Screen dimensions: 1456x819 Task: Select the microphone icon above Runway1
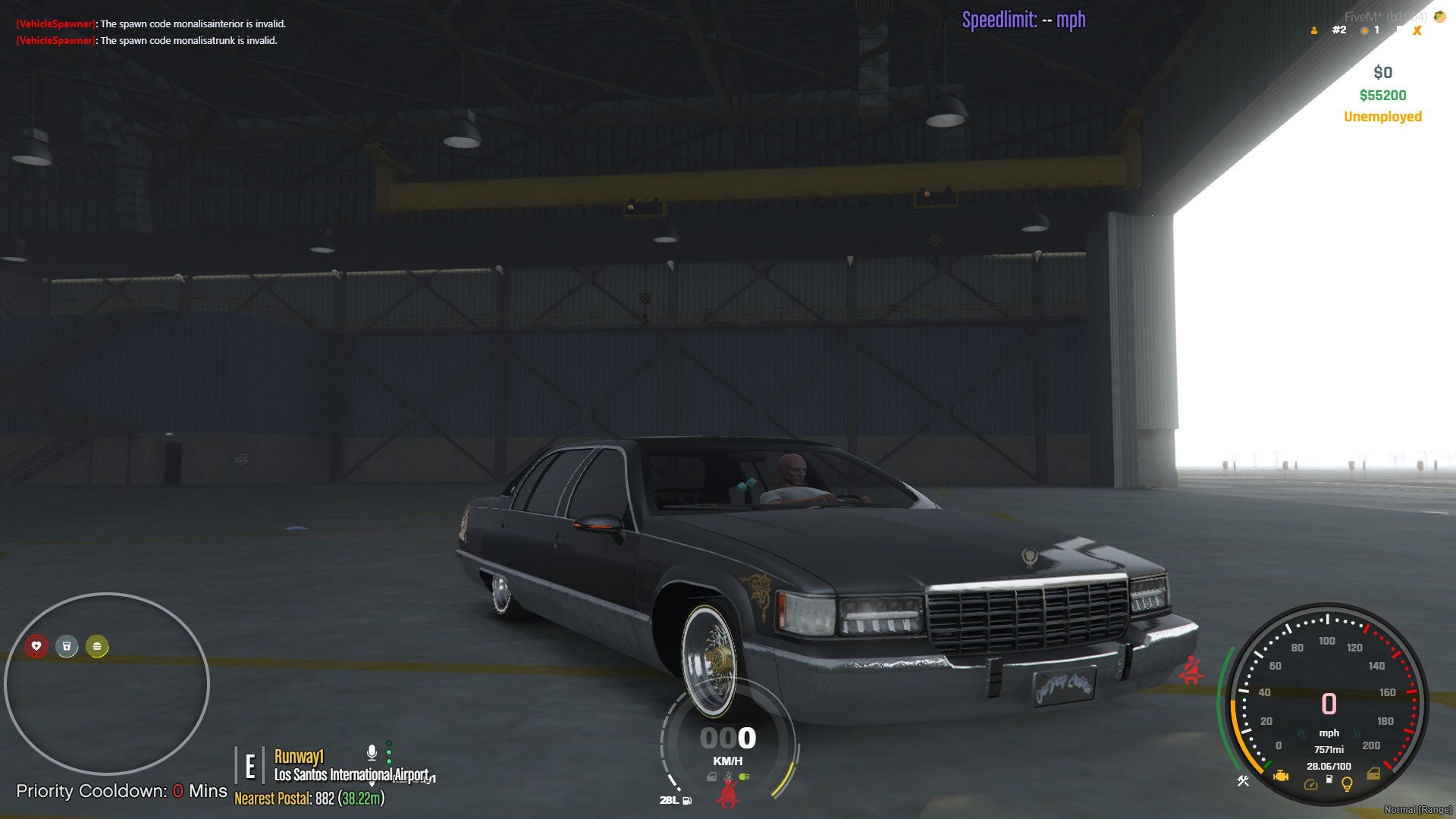pyautogui.click(x=372, y=754)
